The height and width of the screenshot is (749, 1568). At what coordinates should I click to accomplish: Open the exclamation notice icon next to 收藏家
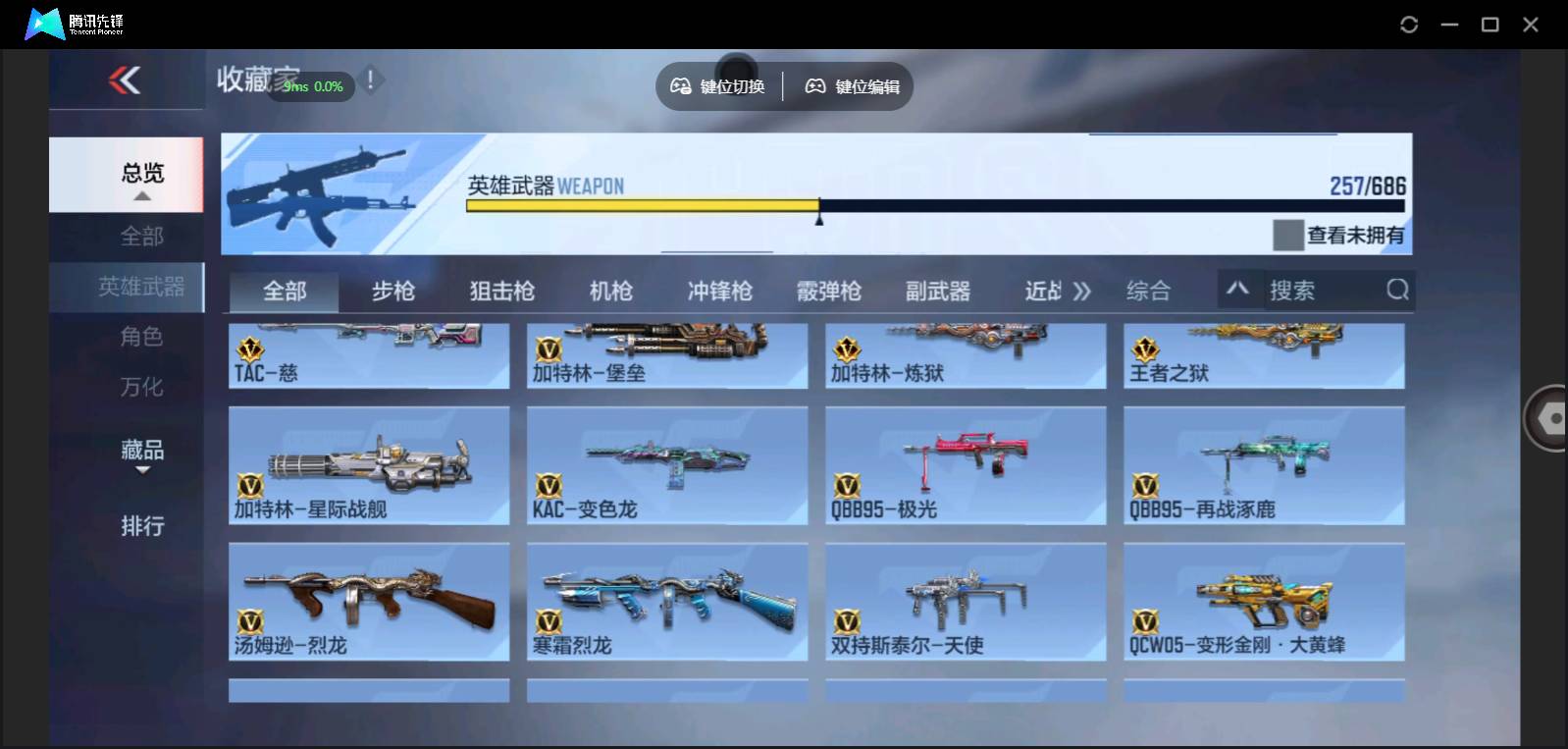coord(371,80)
